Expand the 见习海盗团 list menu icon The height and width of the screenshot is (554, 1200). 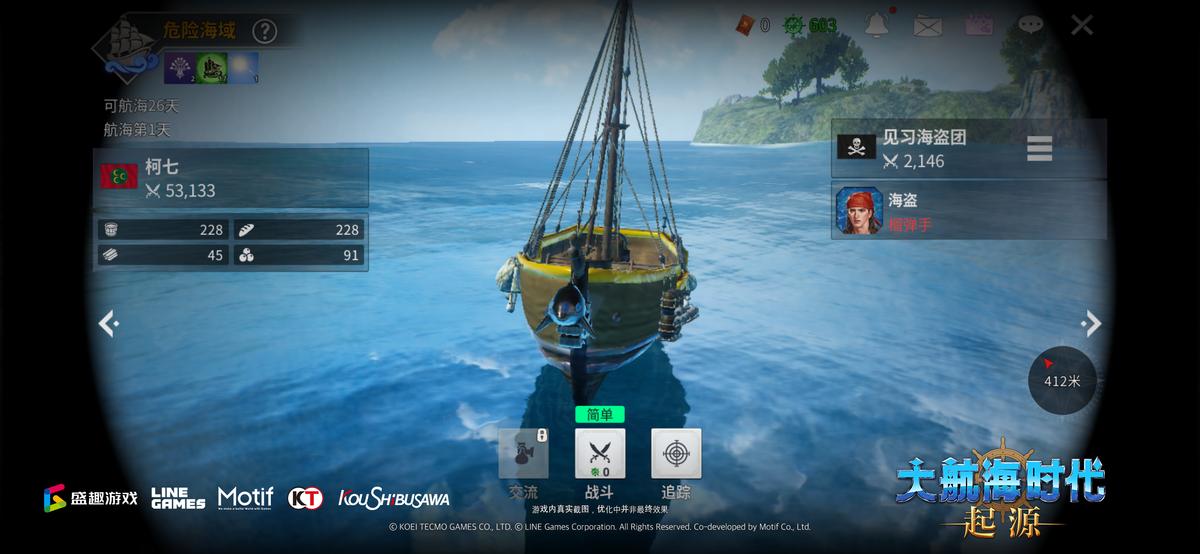[x=1039, y=149]
